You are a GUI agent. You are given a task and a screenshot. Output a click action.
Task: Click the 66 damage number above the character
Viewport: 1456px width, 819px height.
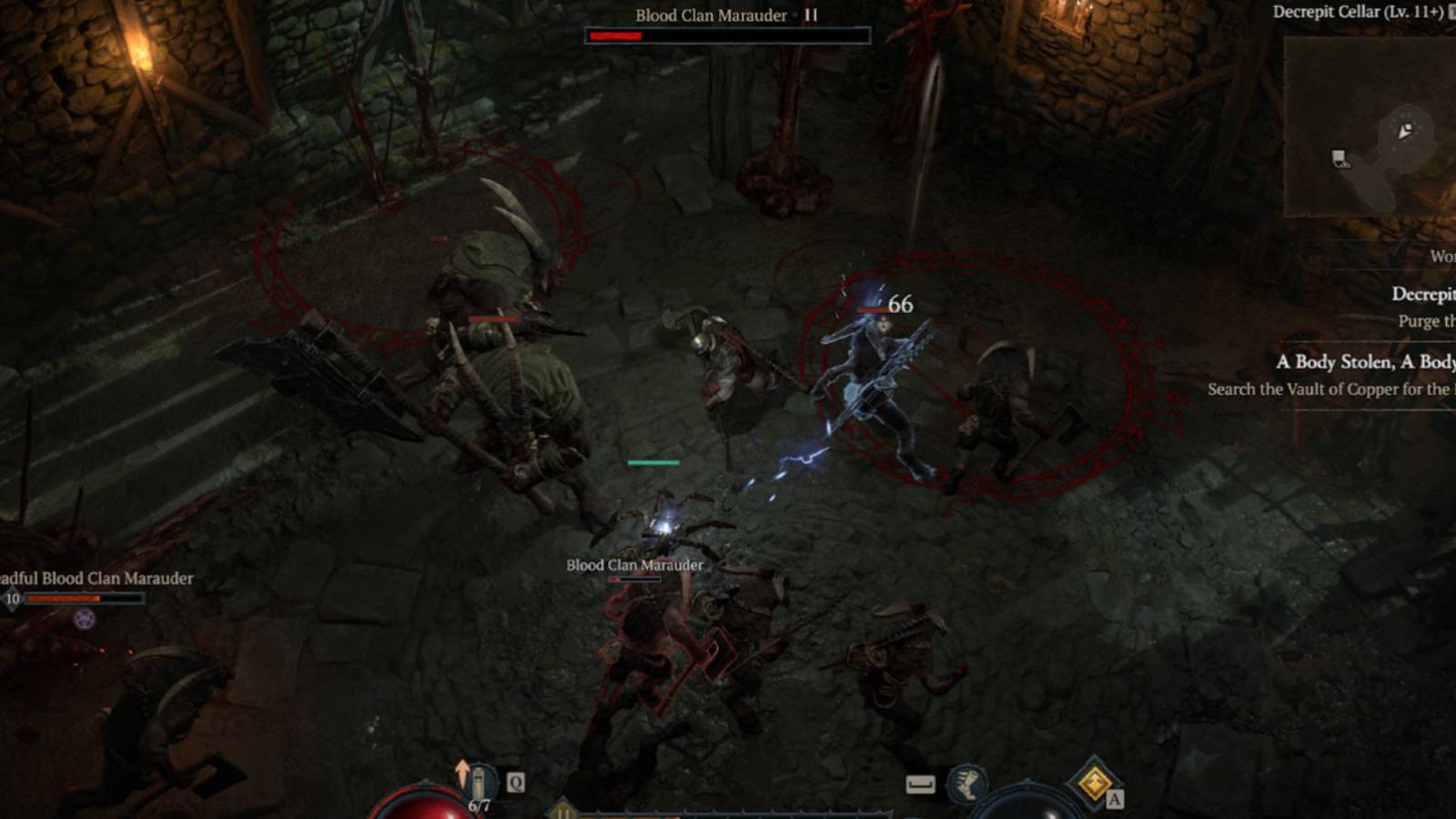901,306
